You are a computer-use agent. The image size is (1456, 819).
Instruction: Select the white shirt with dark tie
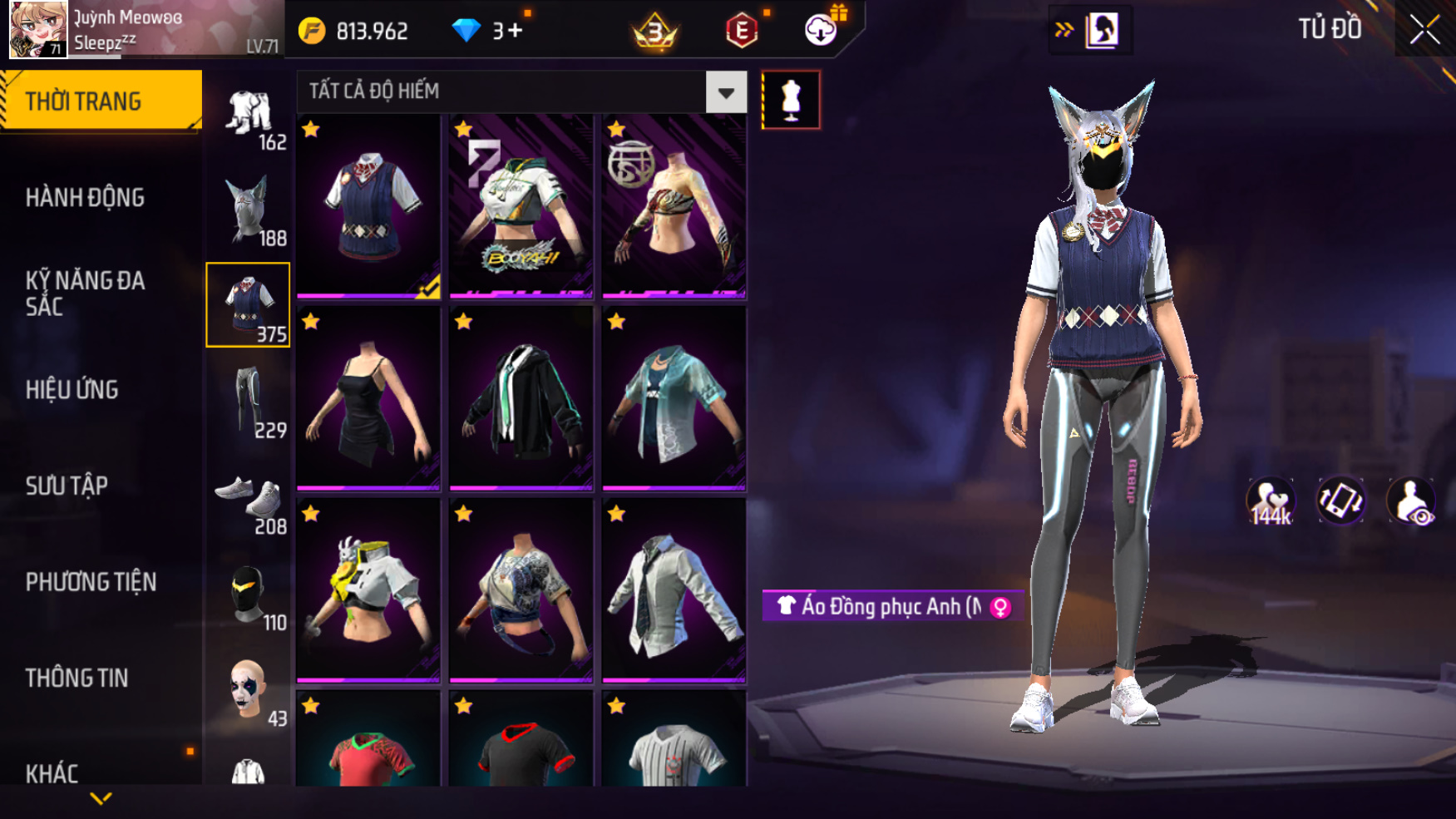click(674, 590)
